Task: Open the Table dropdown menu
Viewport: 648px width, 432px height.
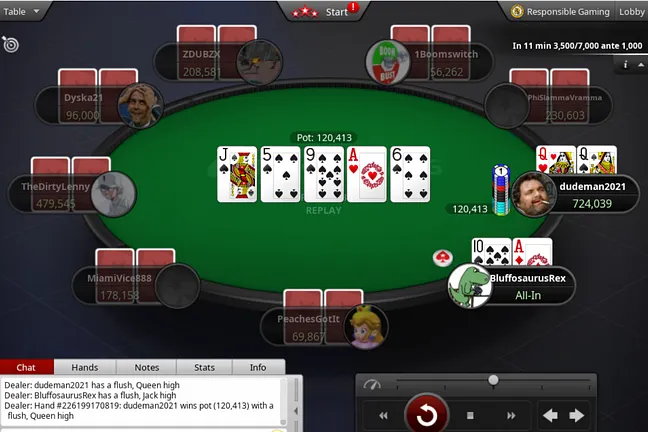Action: [22, 11]
